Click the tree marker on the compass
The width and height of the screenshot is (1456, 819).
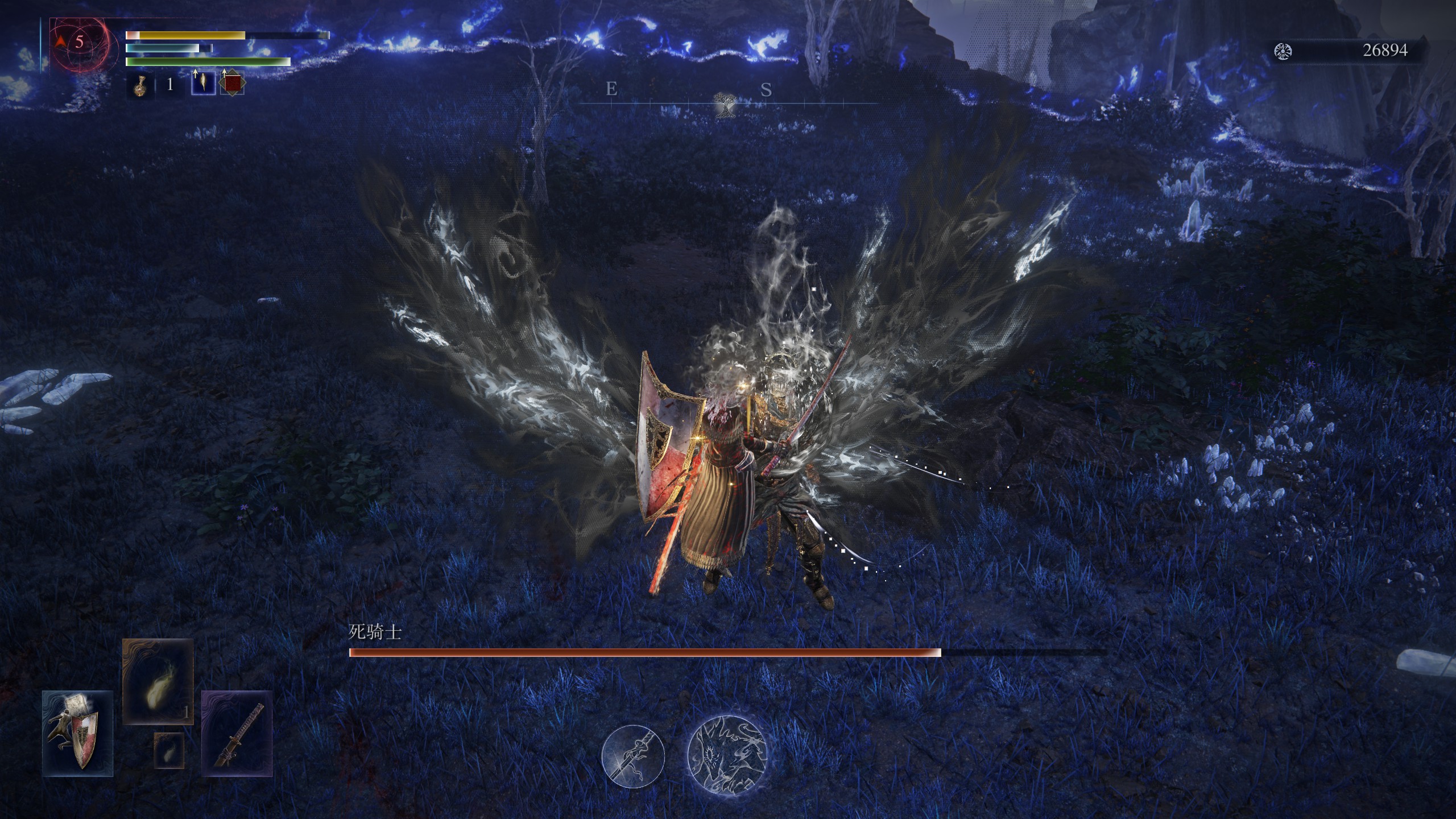[725, 105]
